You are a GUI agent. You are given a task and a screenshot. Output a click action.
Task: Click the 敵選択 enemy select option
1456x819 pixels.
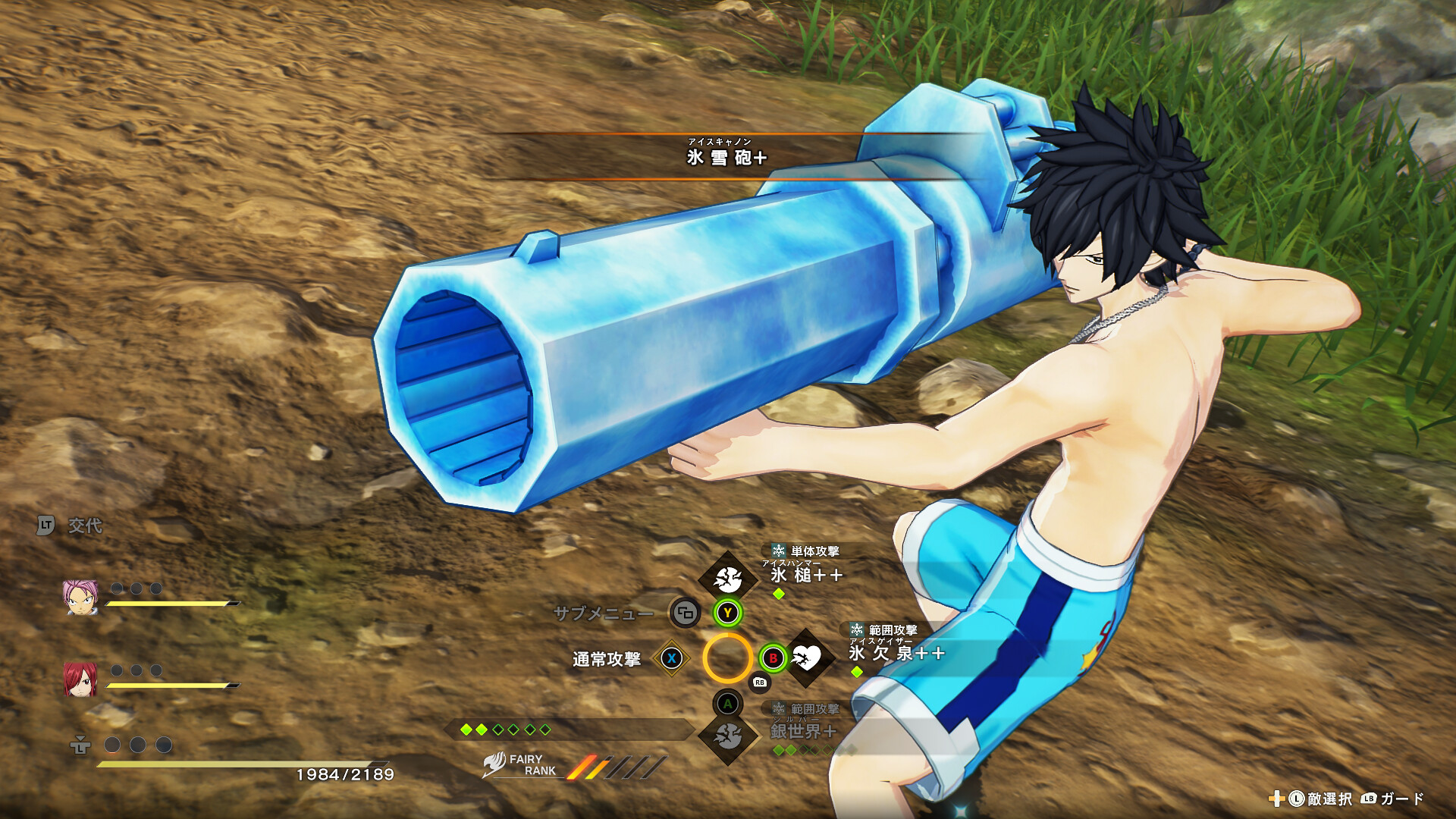click(1329, 799)
